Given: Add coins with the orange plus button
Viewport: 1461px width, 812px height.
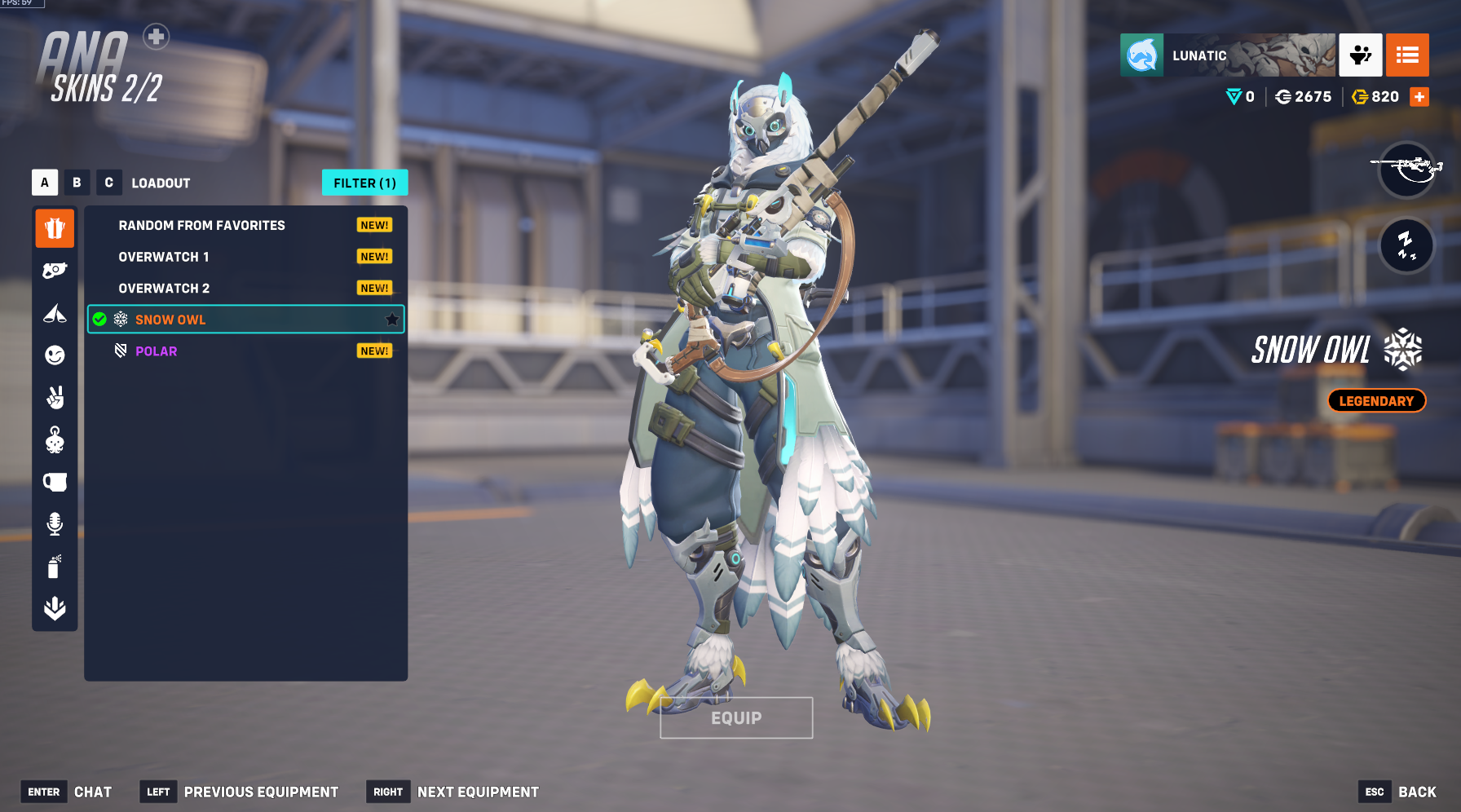Looking at the screenshot, I should pos(1419,97).
